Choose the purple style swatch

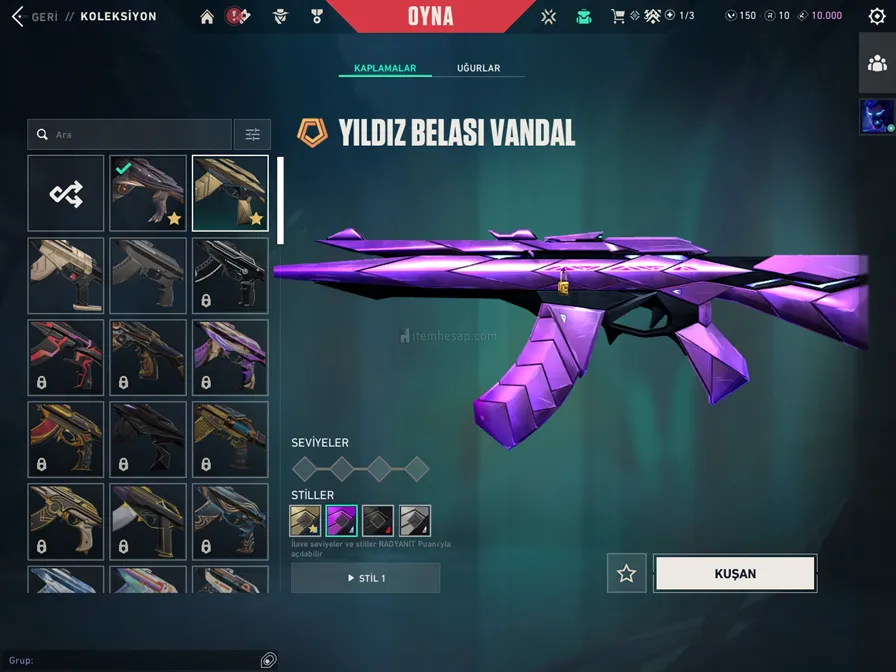tap(342, 520)
